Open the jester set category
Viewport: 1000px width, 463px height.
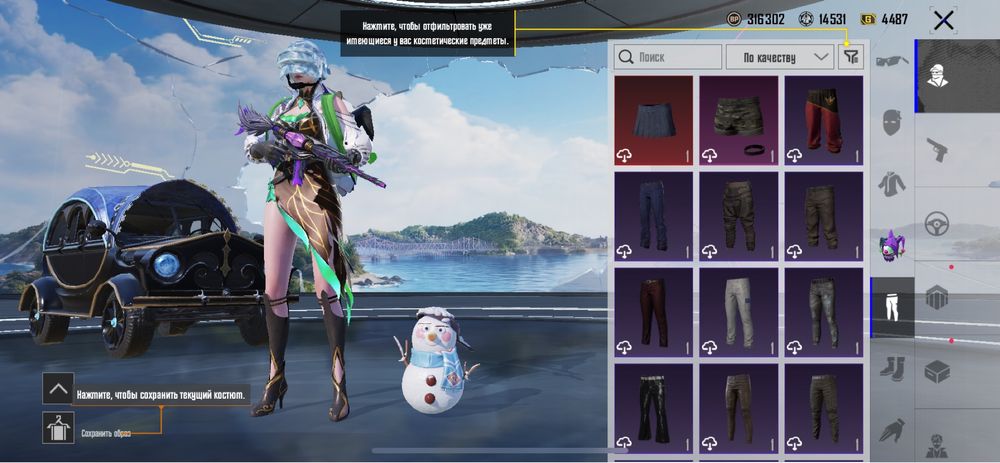pyautogui.click(x=891, y=245)
